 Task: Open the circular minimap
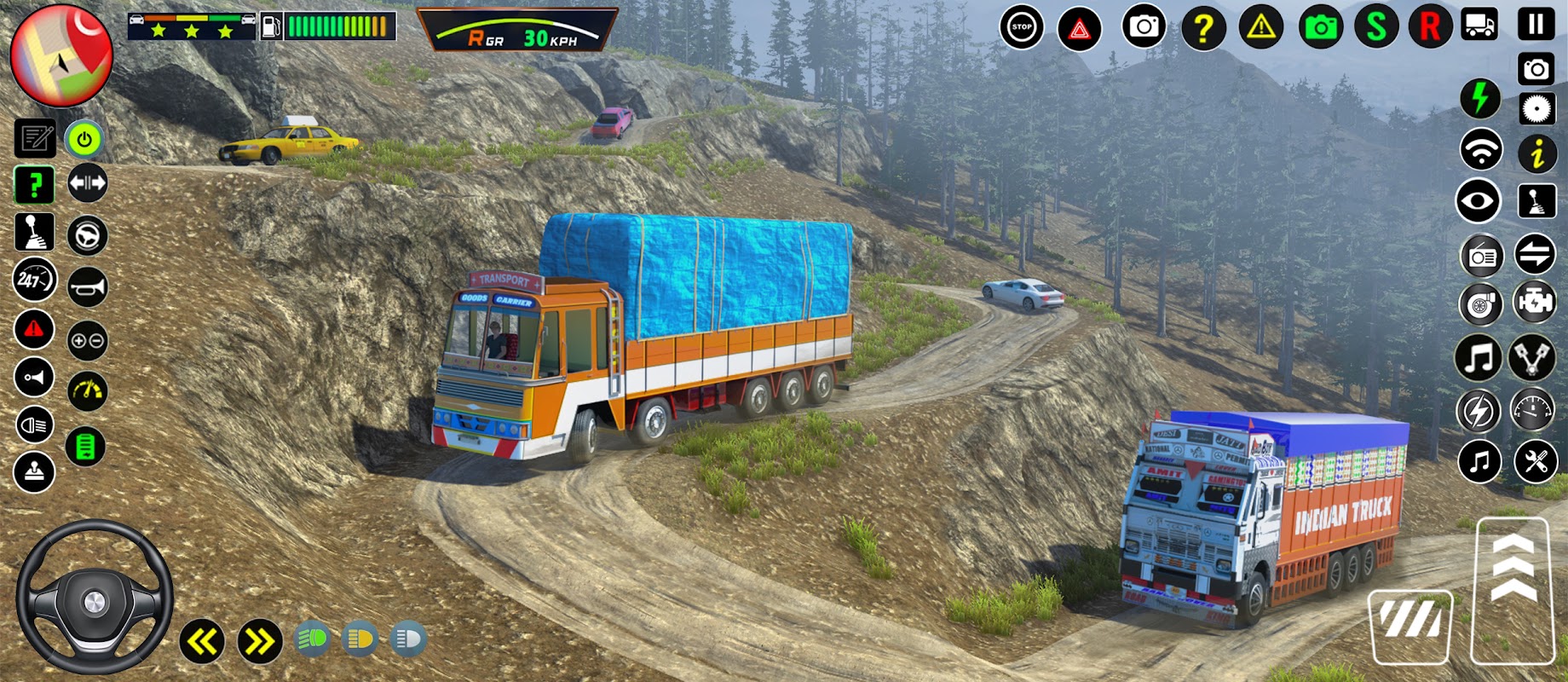coord(61,55)
